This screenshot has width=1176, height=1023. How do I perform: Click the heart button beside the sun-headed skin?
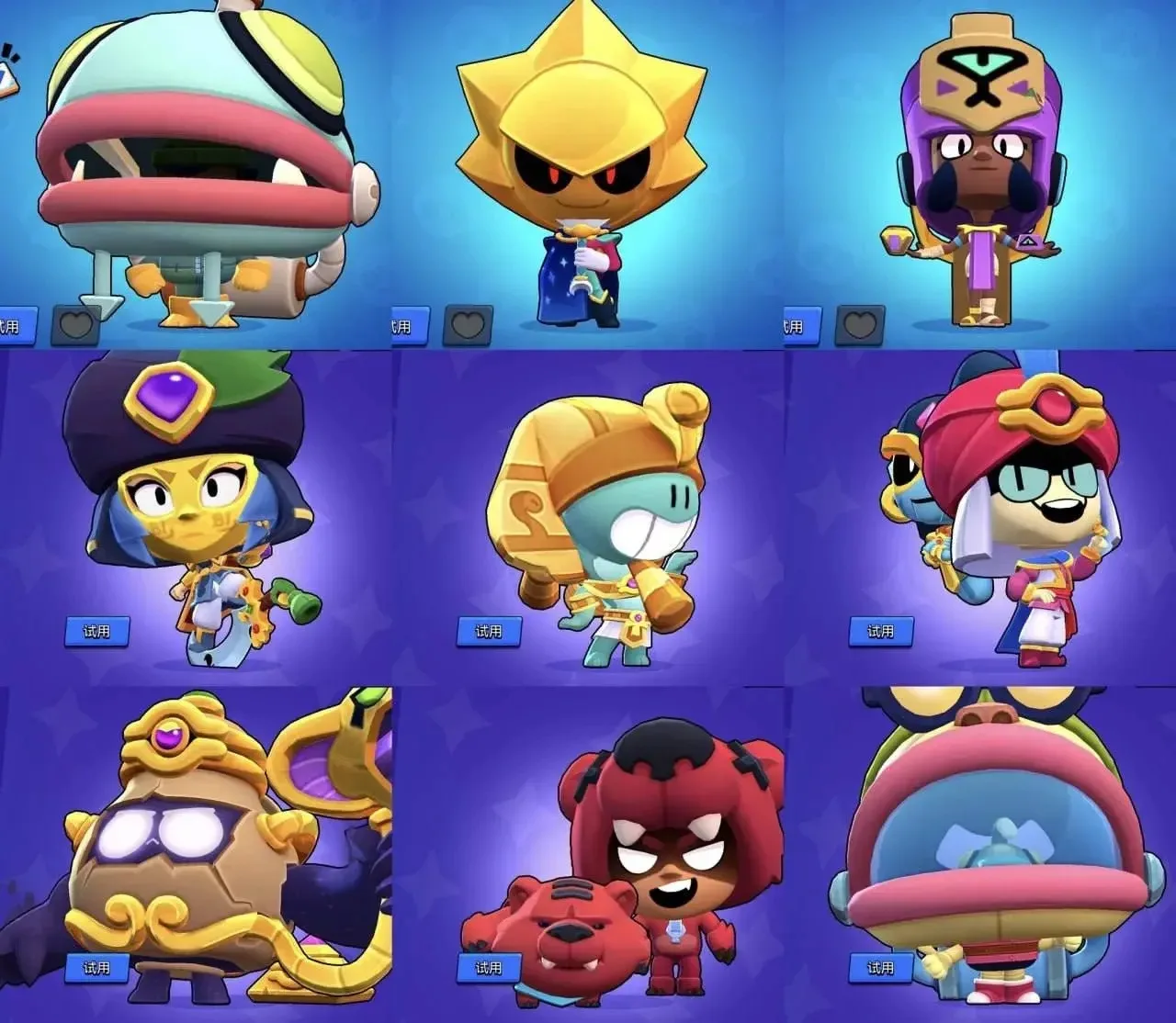pyautogui.click(x=468, y=325)
